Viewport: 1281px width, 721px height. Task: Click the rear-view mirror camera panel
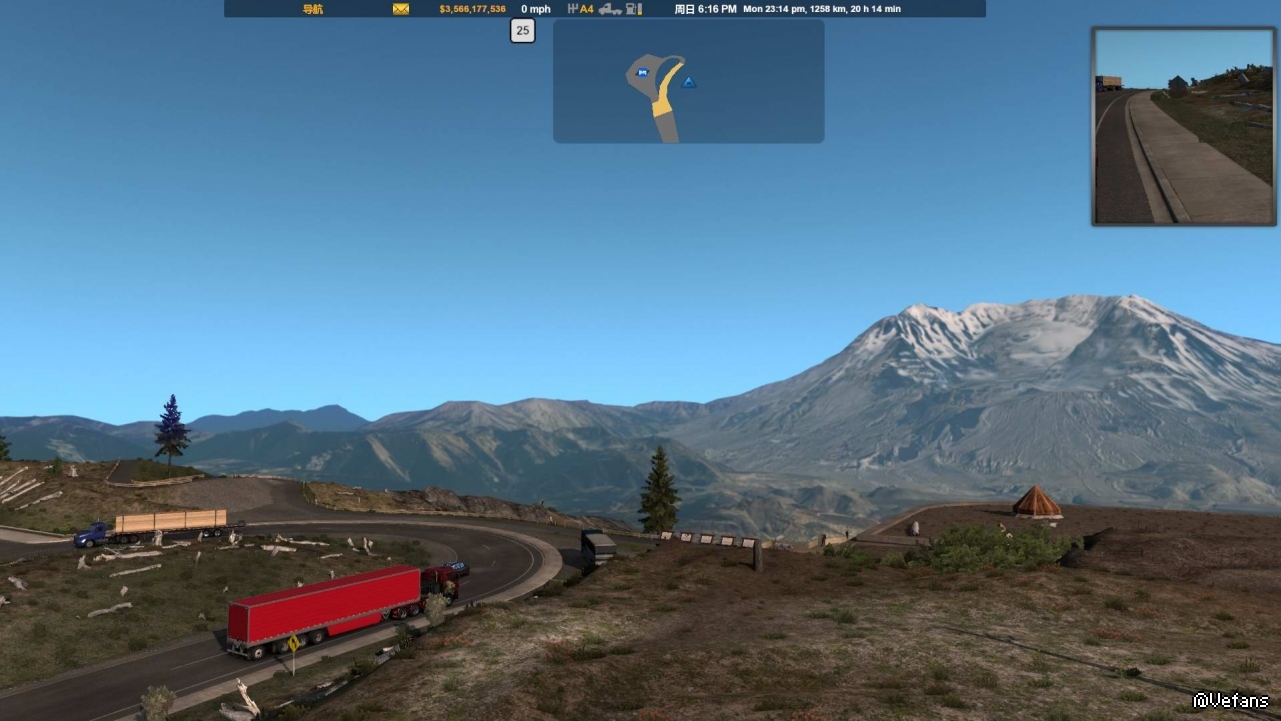coord(1184,126)
